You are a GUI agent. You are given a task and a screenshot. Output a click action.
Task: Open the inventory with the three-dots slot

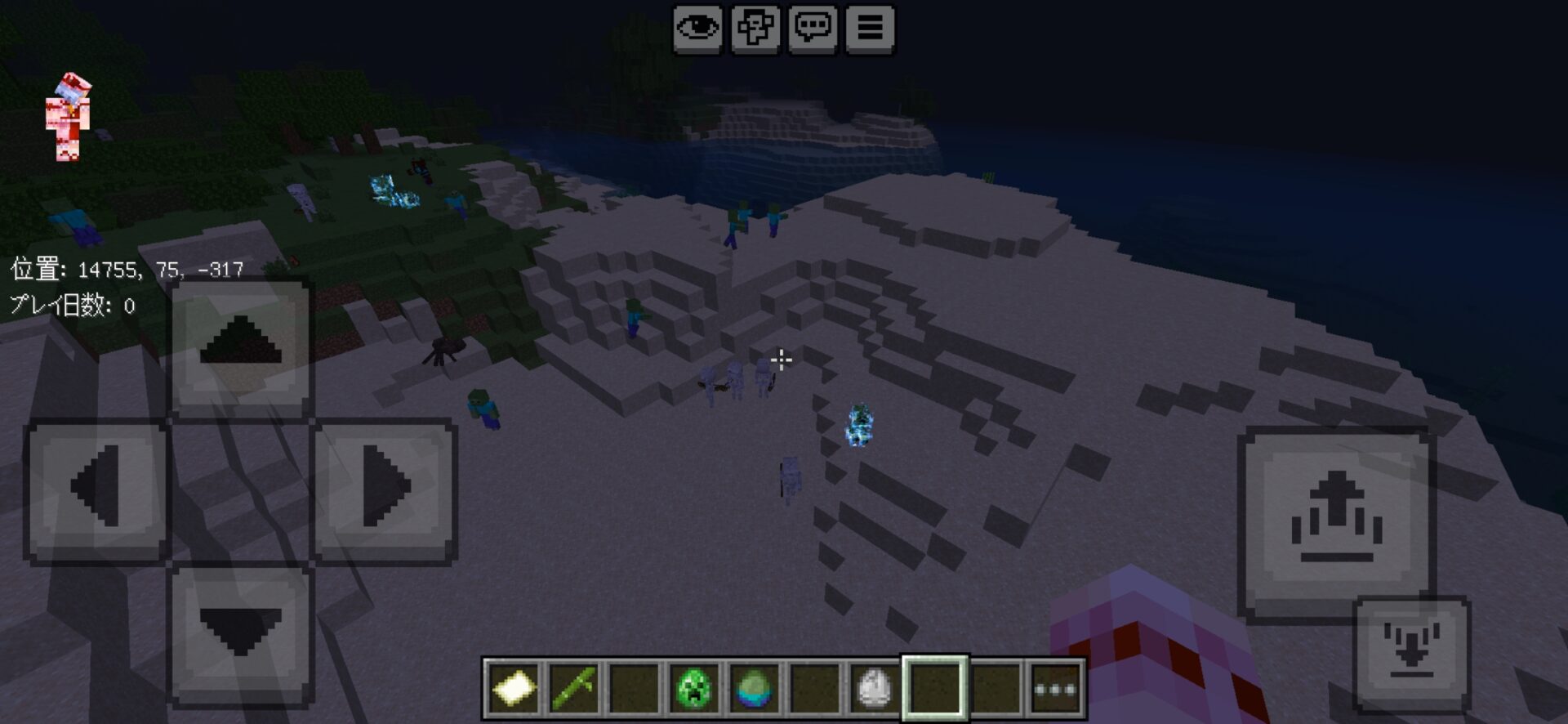[x=1055, y=688]
